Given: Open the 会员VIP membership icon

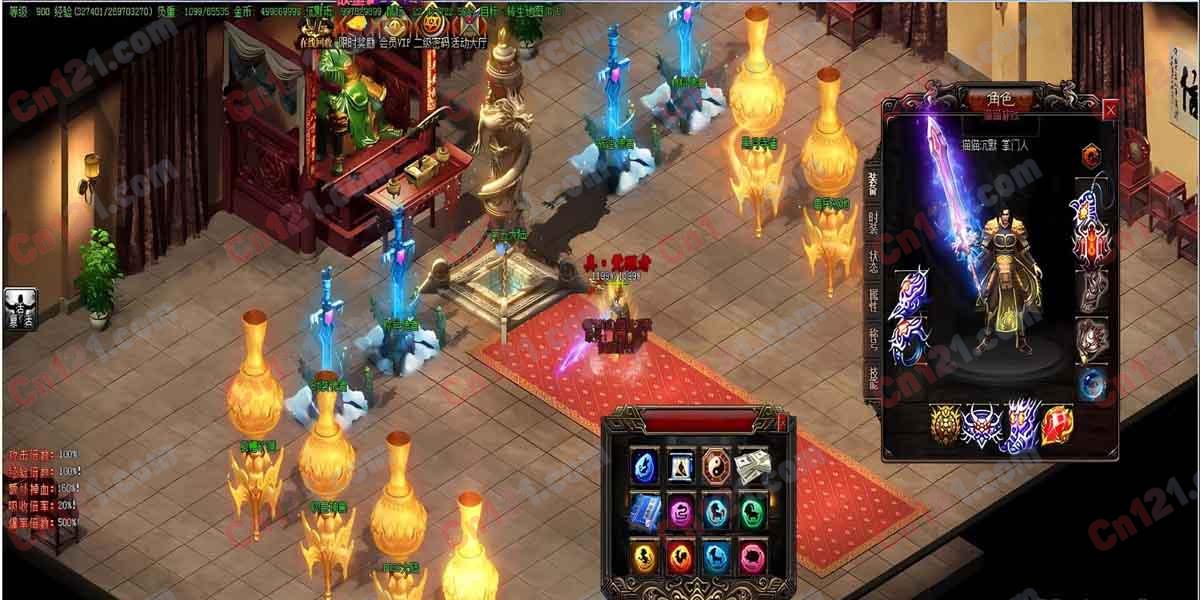Looking at the screenshot, I should tap(394, 27).
